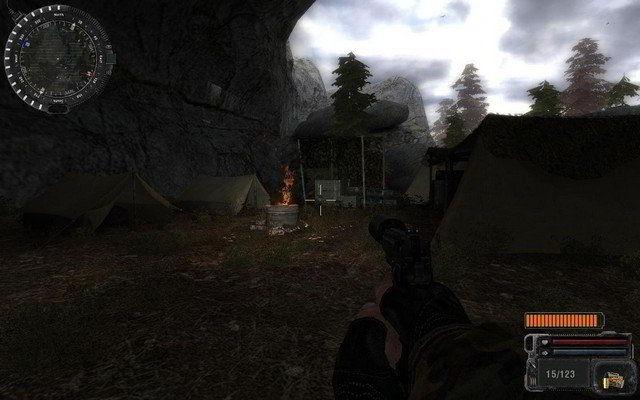The image size is (640, 400).
Task: Select the ammo box icon
Action: coord(613,379)
